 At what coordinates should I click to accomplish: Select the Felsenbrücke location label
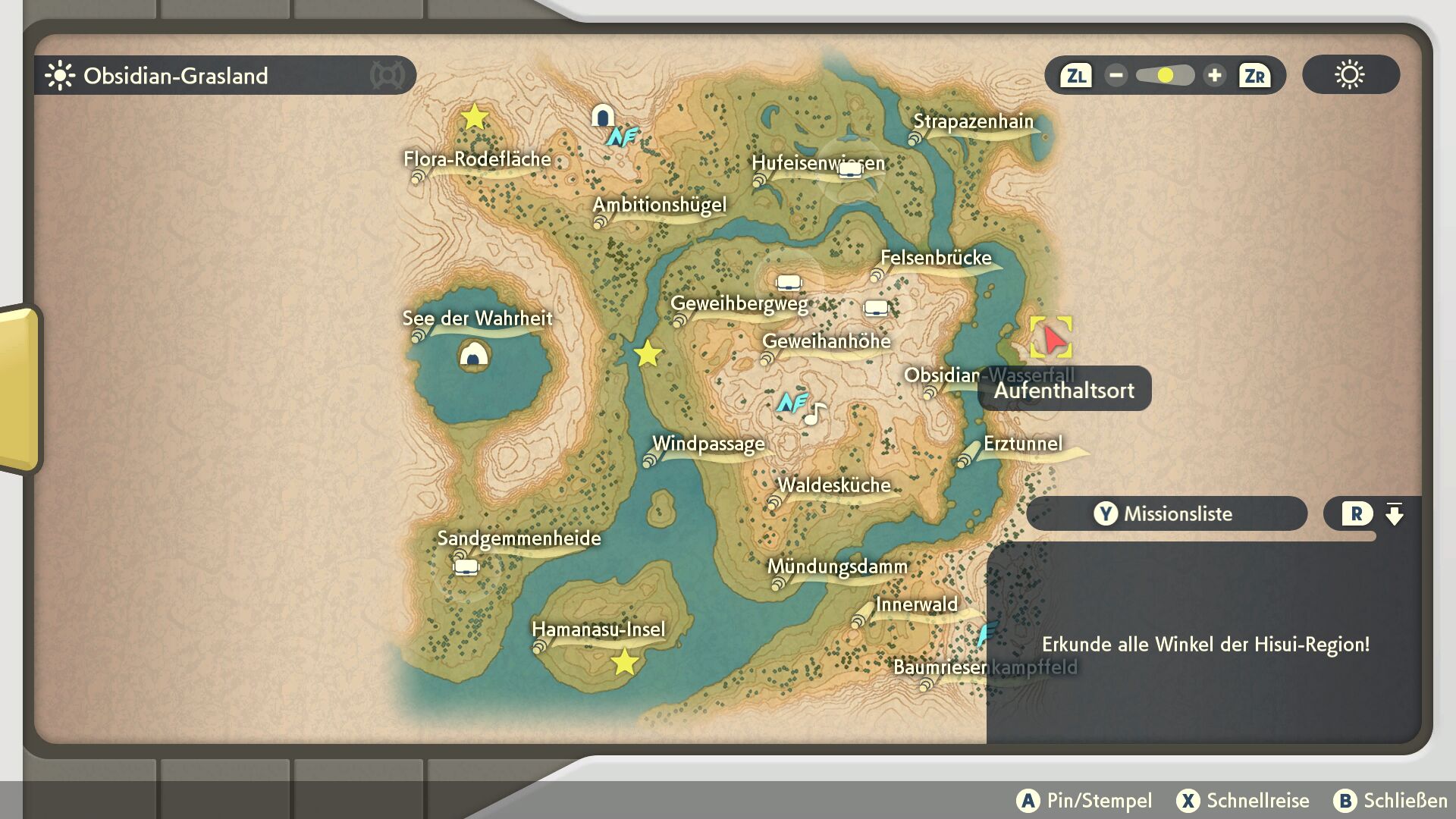(936, 259)
